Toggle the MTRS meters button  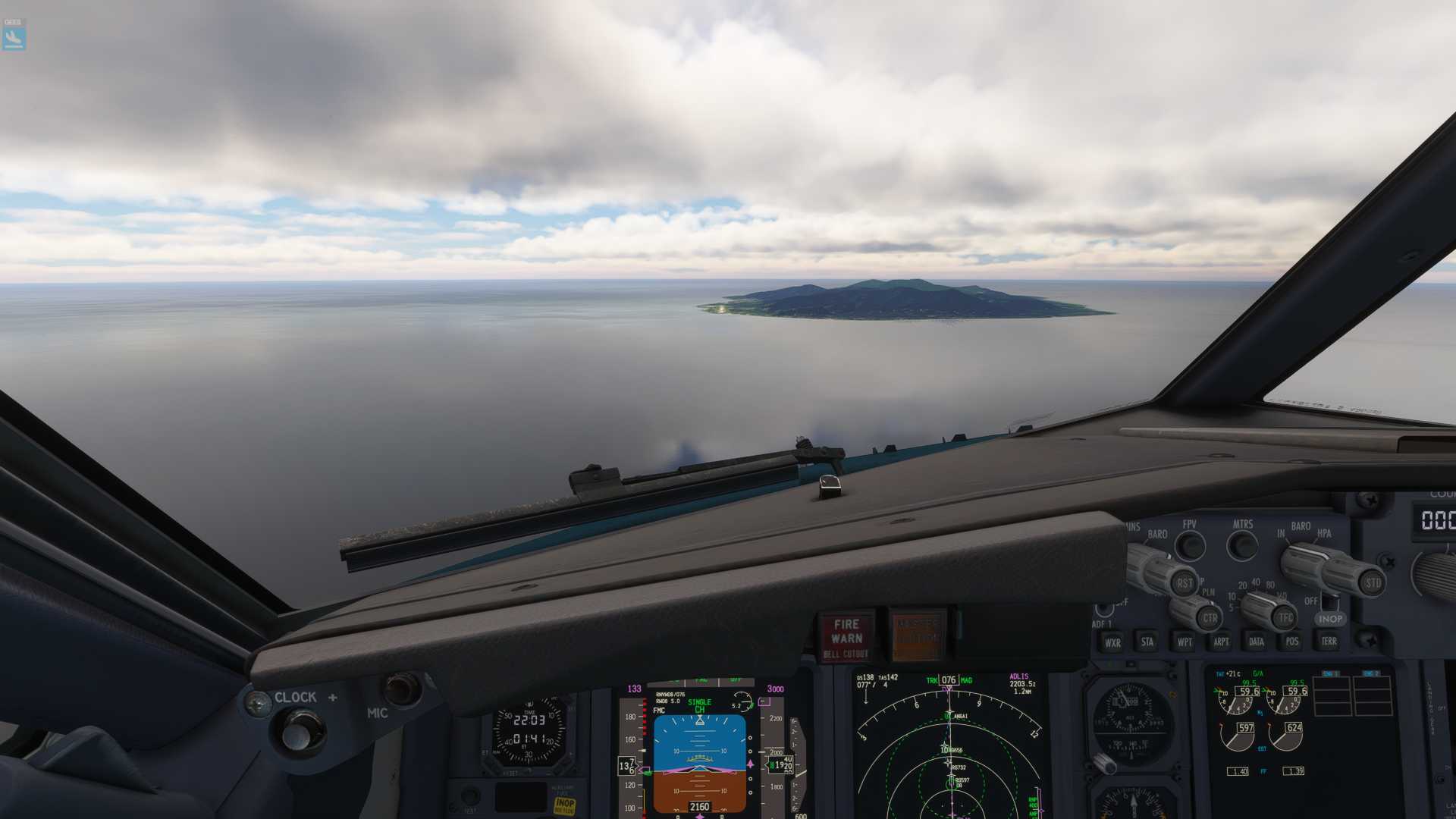(x=1242, y=544)
